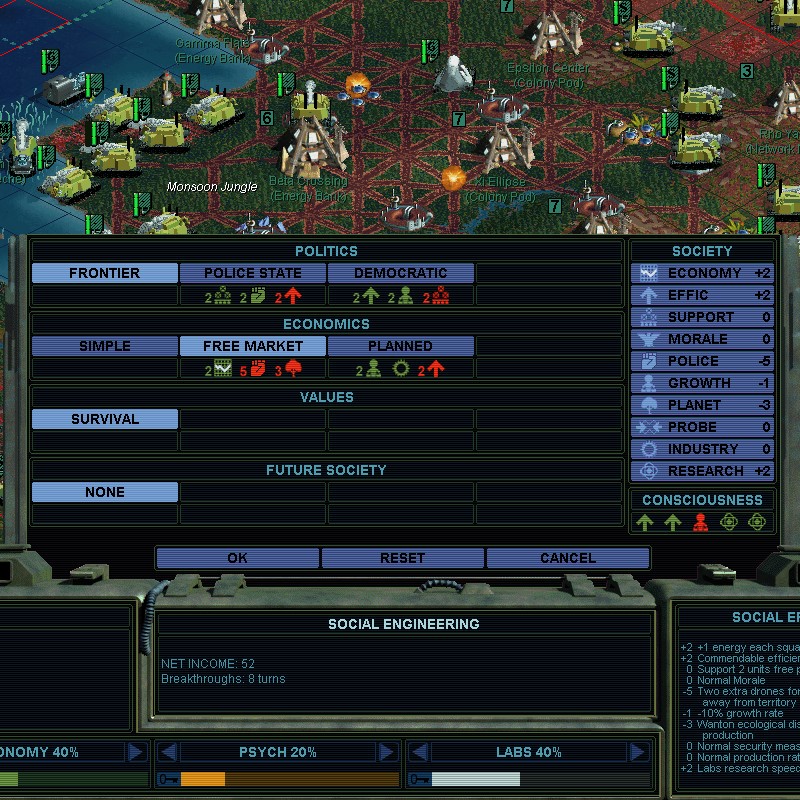800x800 pixels.
Task: Click the Police row in Society panel
Action: tap(702, 361)
